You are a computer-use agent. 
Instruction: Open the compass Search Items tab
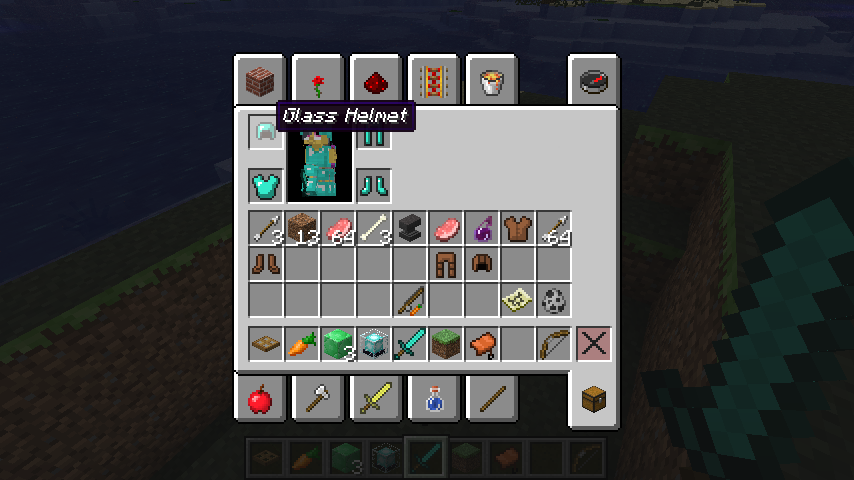[594, 80]
